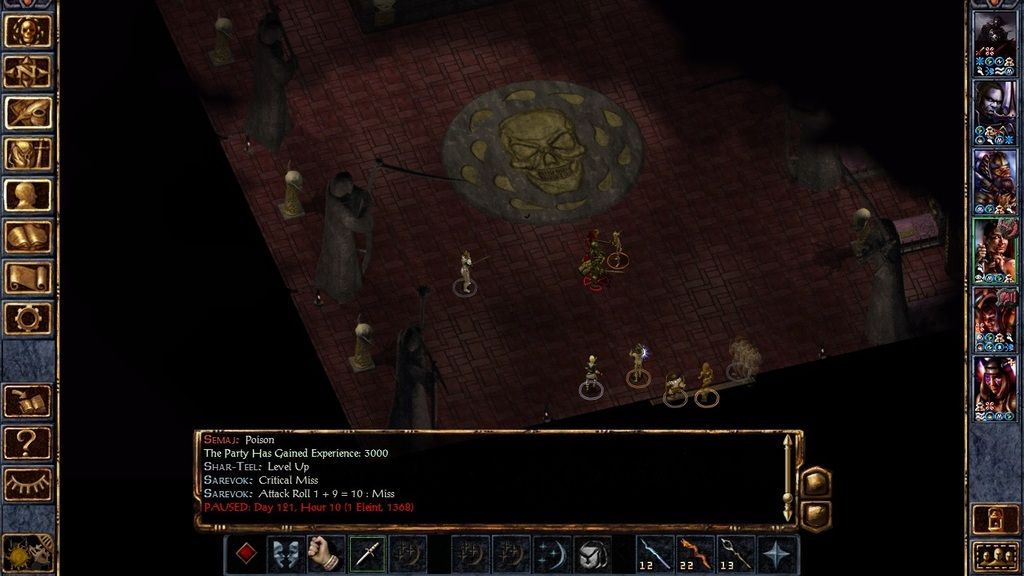Select the dagger weapon slot
Viewport: 1024px width, 576px height.
(x=367, y=554)
